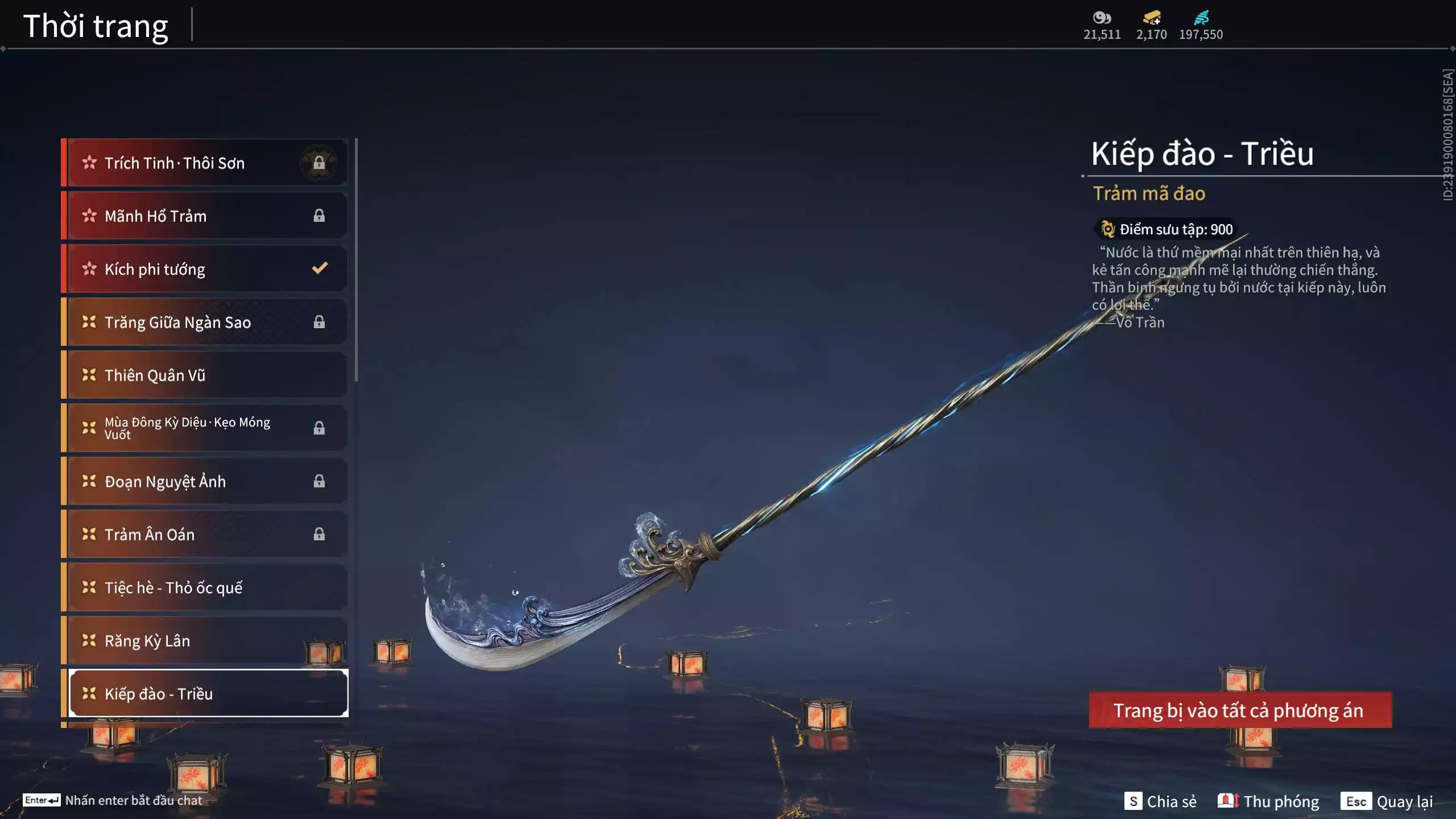Click Trang bị vào tất cả phương án

(x=1240, y=710)
